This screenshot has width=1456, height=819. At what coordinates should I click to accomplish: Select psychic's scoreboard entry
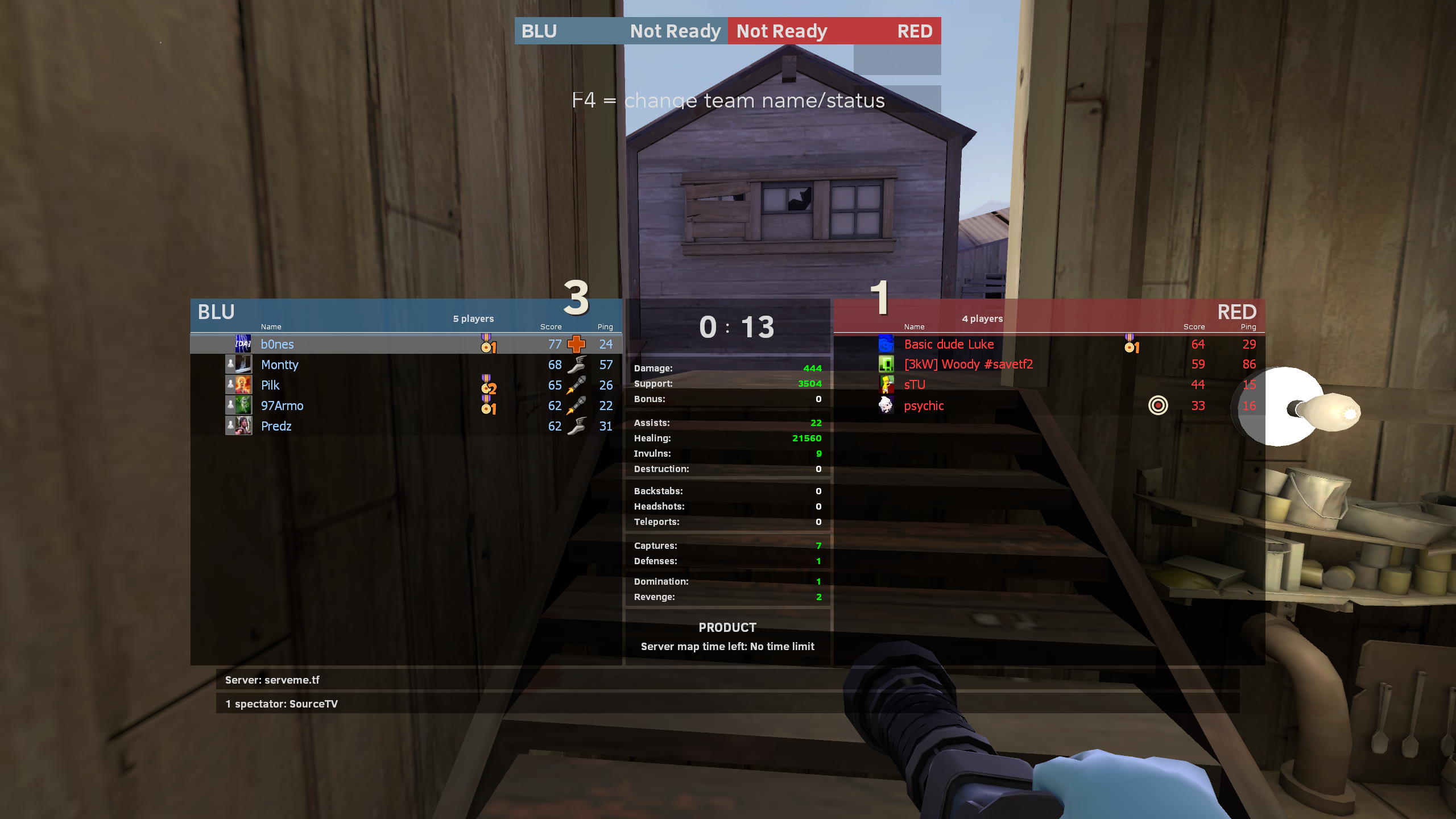[x=924, y=406]
